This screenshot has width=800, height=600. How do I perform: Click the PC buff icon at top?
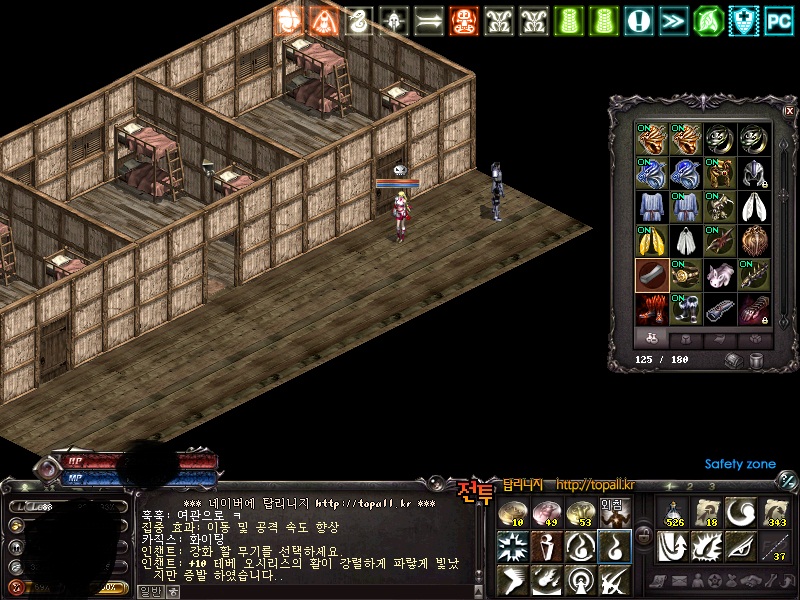coord(779,19)
